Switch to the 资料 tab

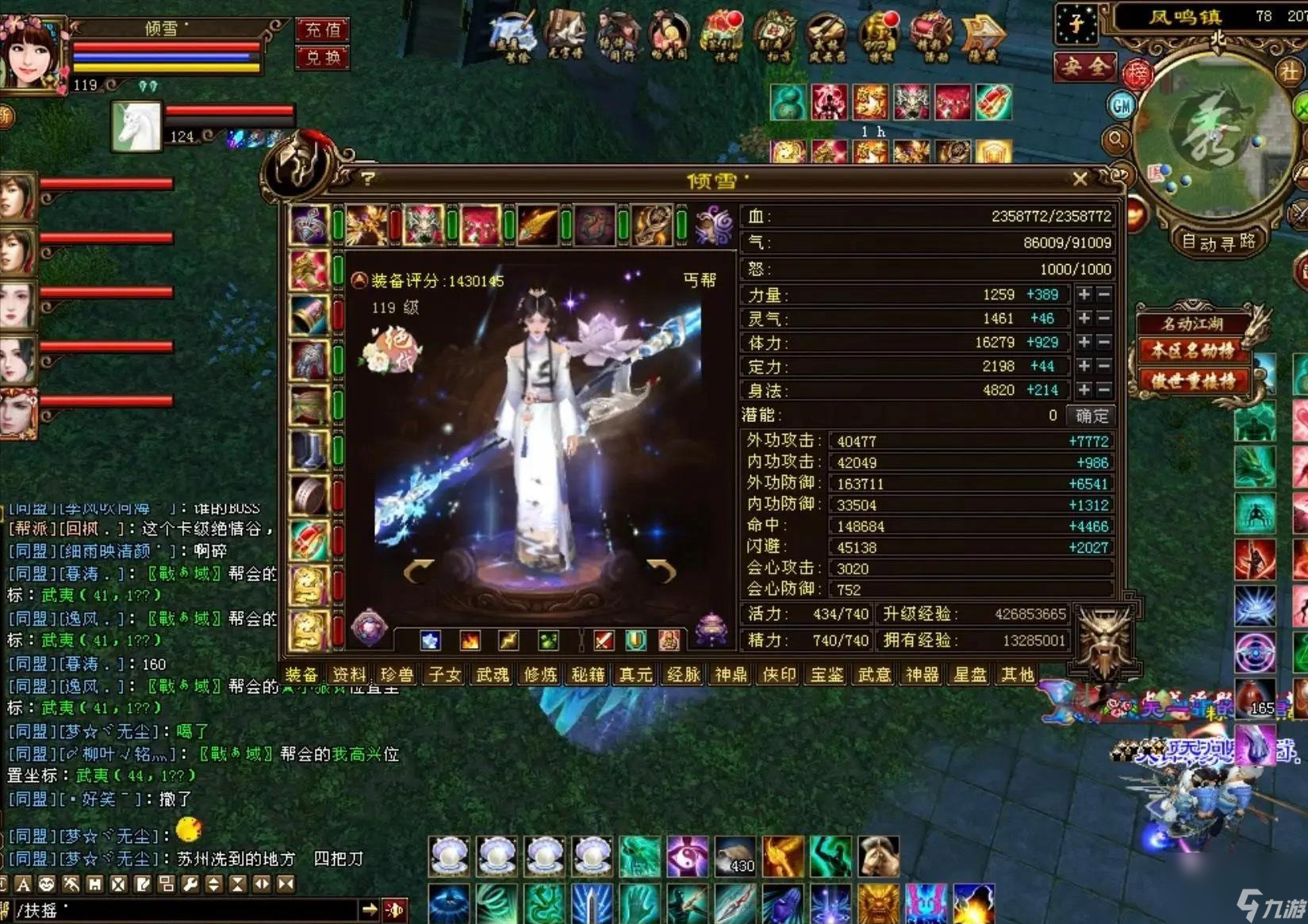(x=349, y=675)
